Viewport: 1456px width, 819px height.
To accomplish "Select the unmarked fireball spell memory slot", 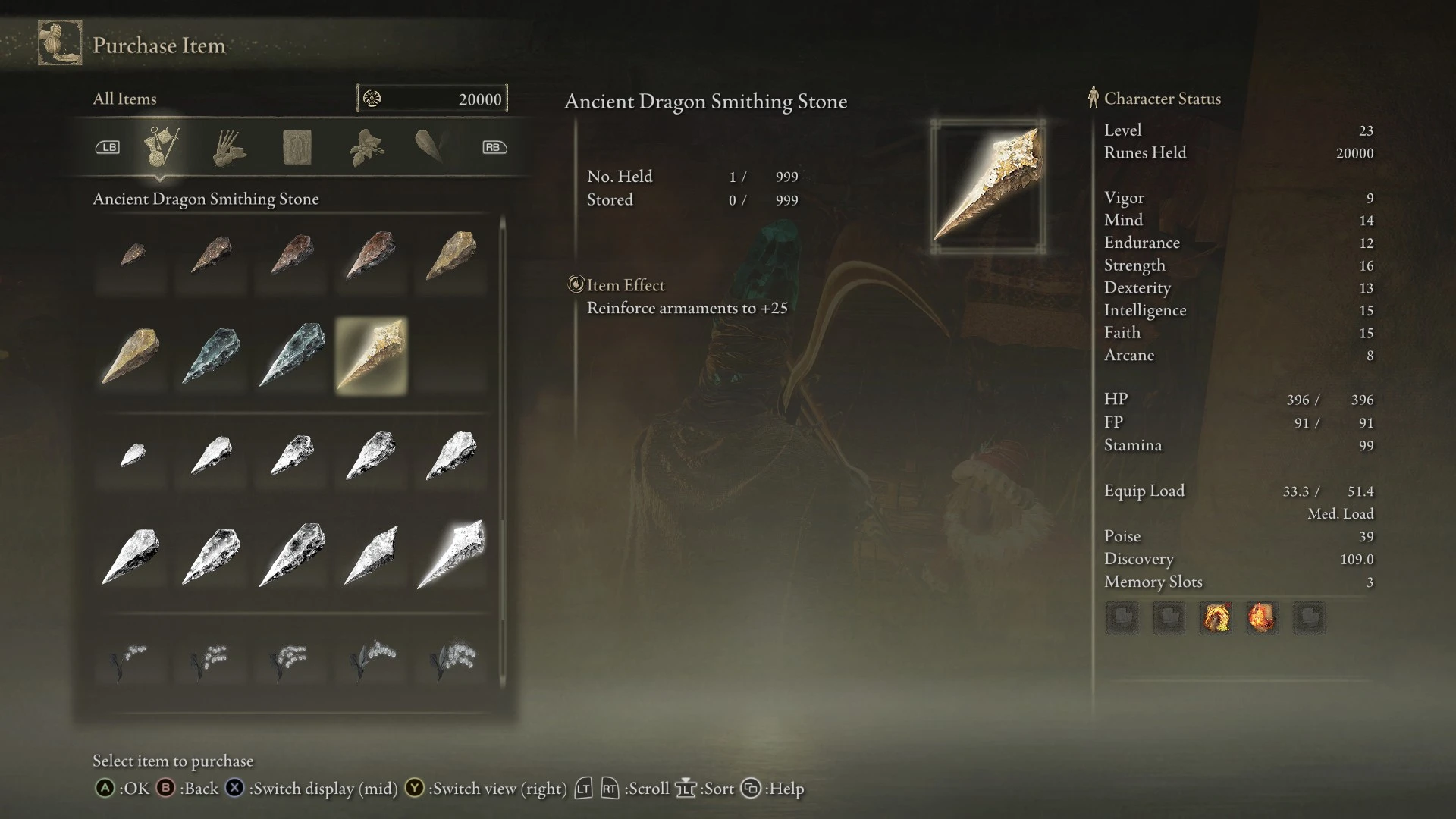I will (1262, 618).
